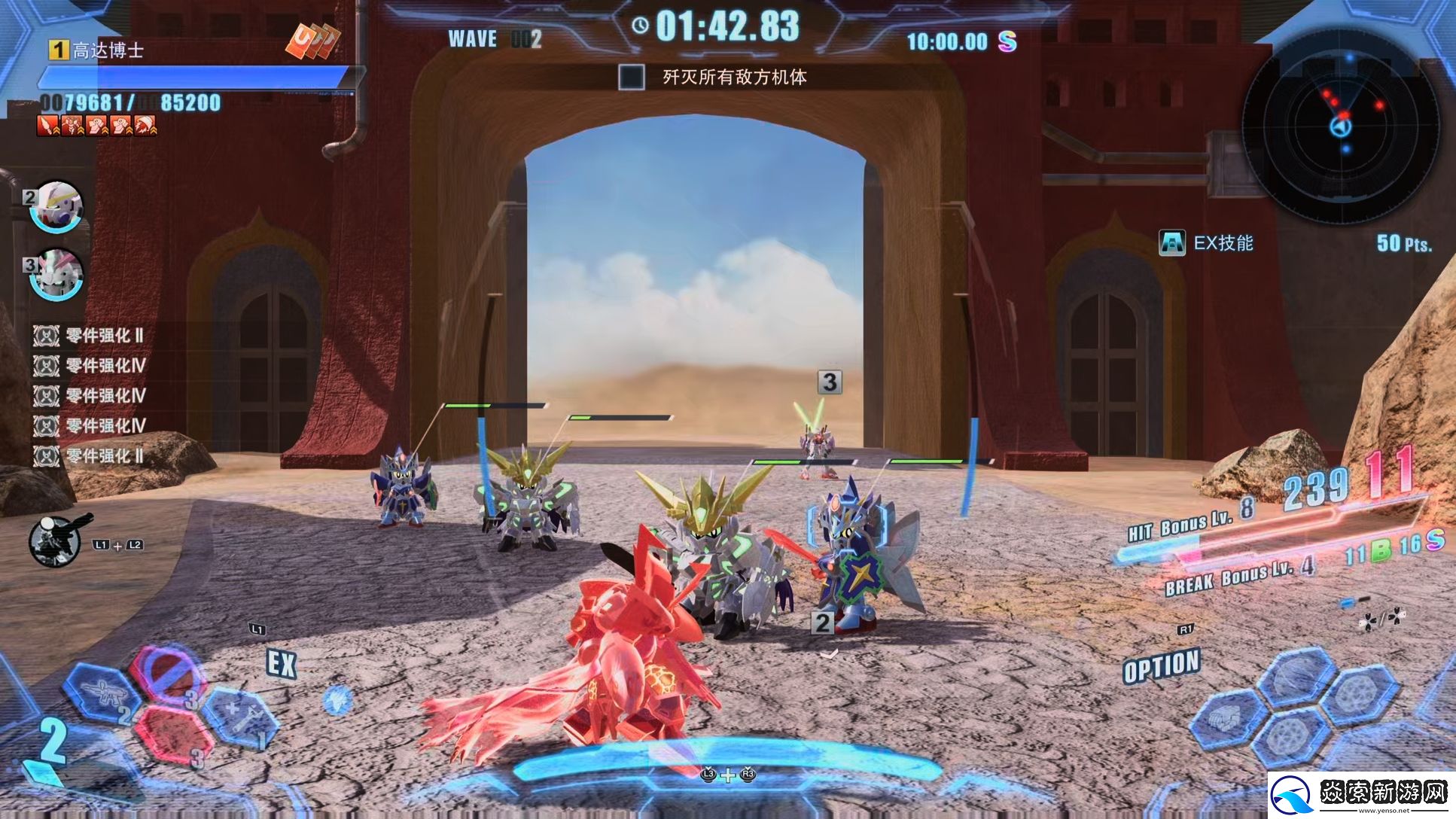
Task: Open the EX skill label
Action: coord(282,664)
